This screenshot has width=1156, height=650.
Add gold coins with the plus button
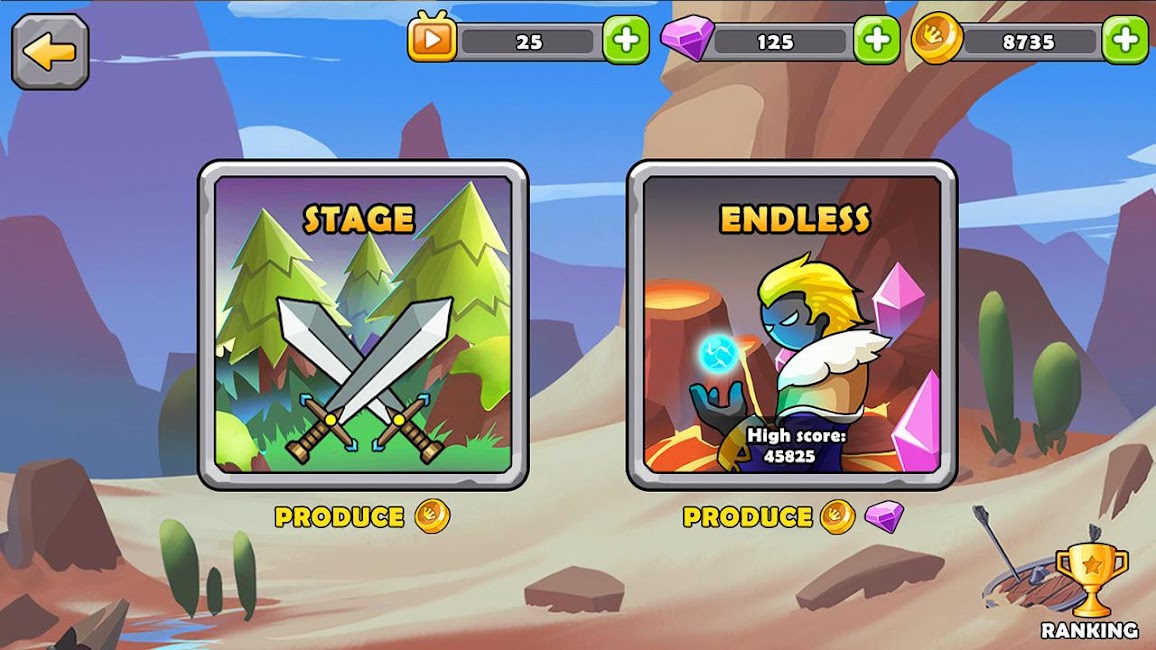coord(1125,41)
